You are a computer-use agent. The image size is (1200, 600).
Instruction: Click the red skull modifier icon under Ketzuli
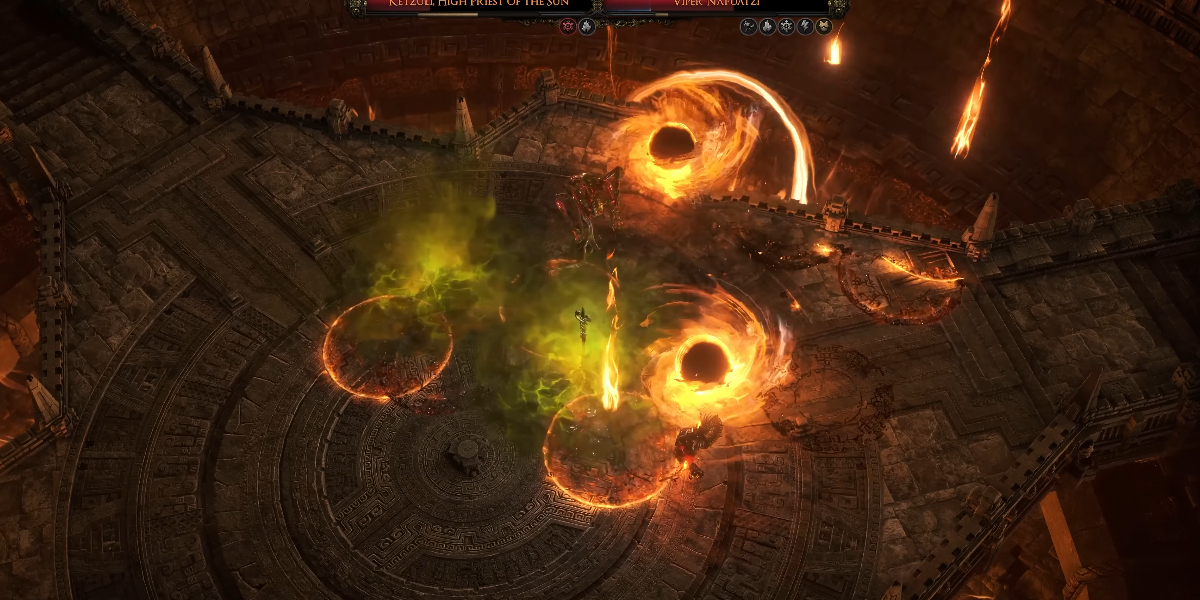[x=568, y=27]
